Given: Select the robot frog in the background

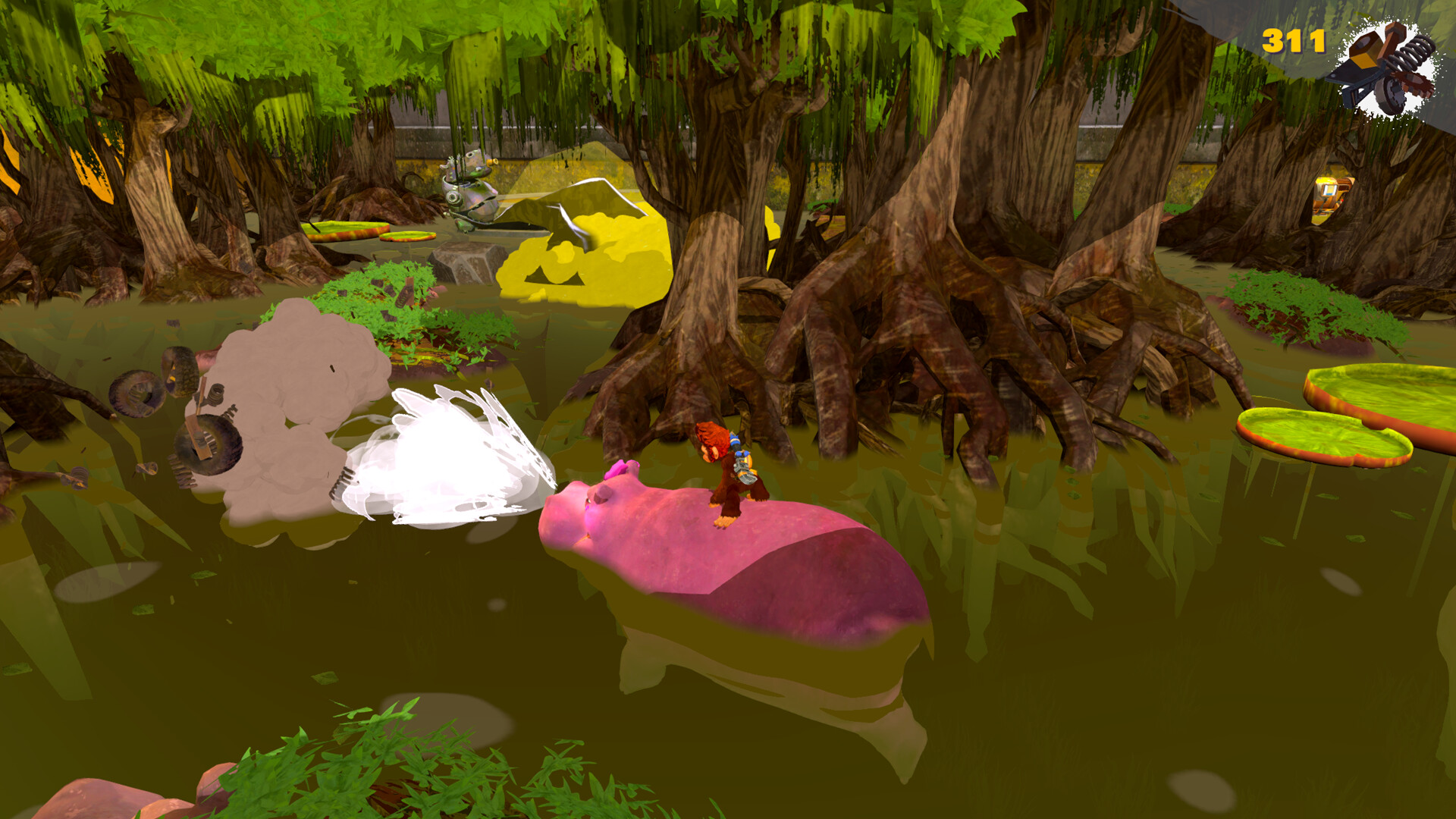Looking at the screenshot, I should [470, 190].
